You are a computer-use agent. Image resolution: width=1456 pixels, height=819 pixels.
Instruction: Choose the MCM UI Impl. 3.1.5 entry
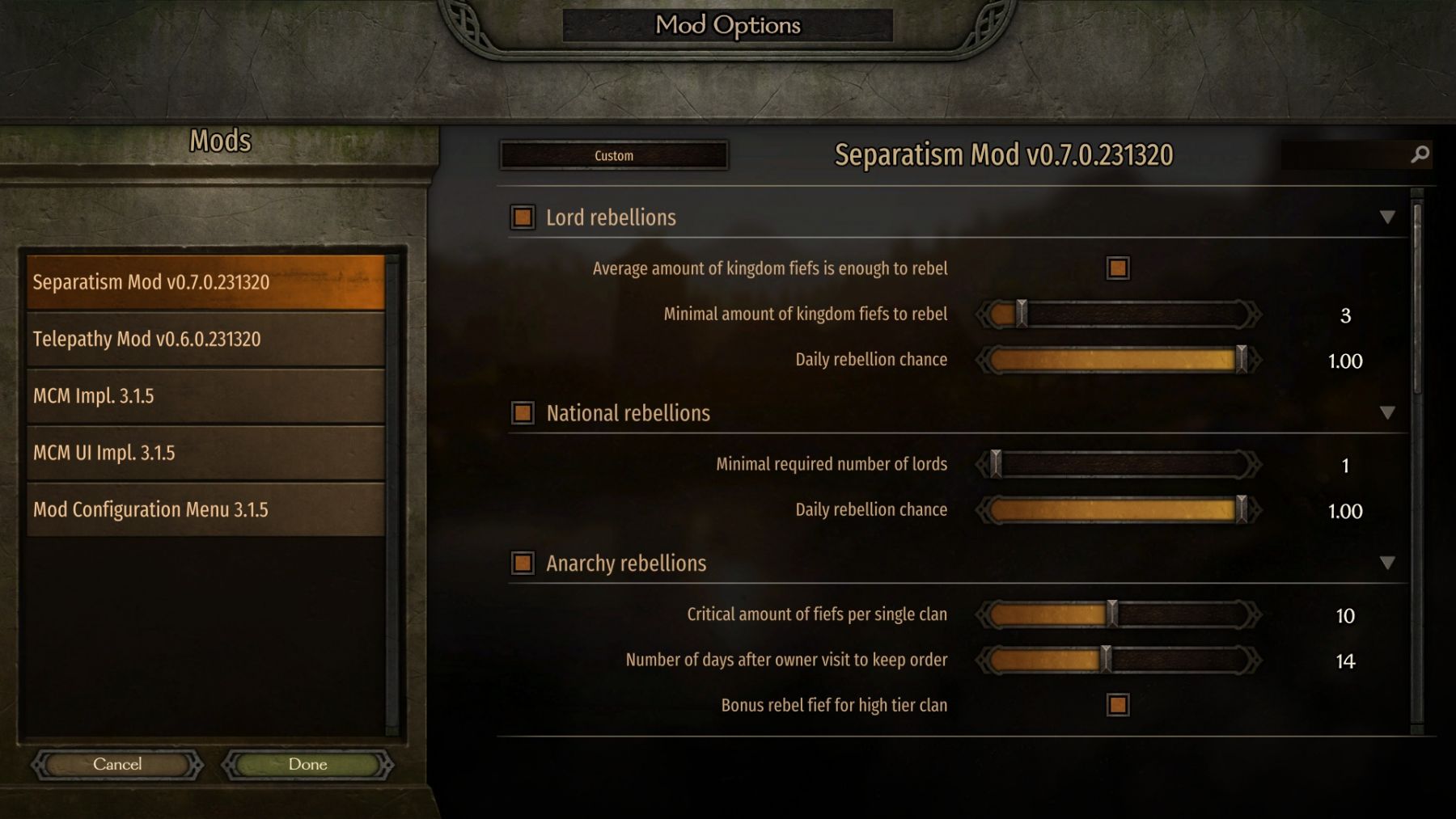click(205, 453)
